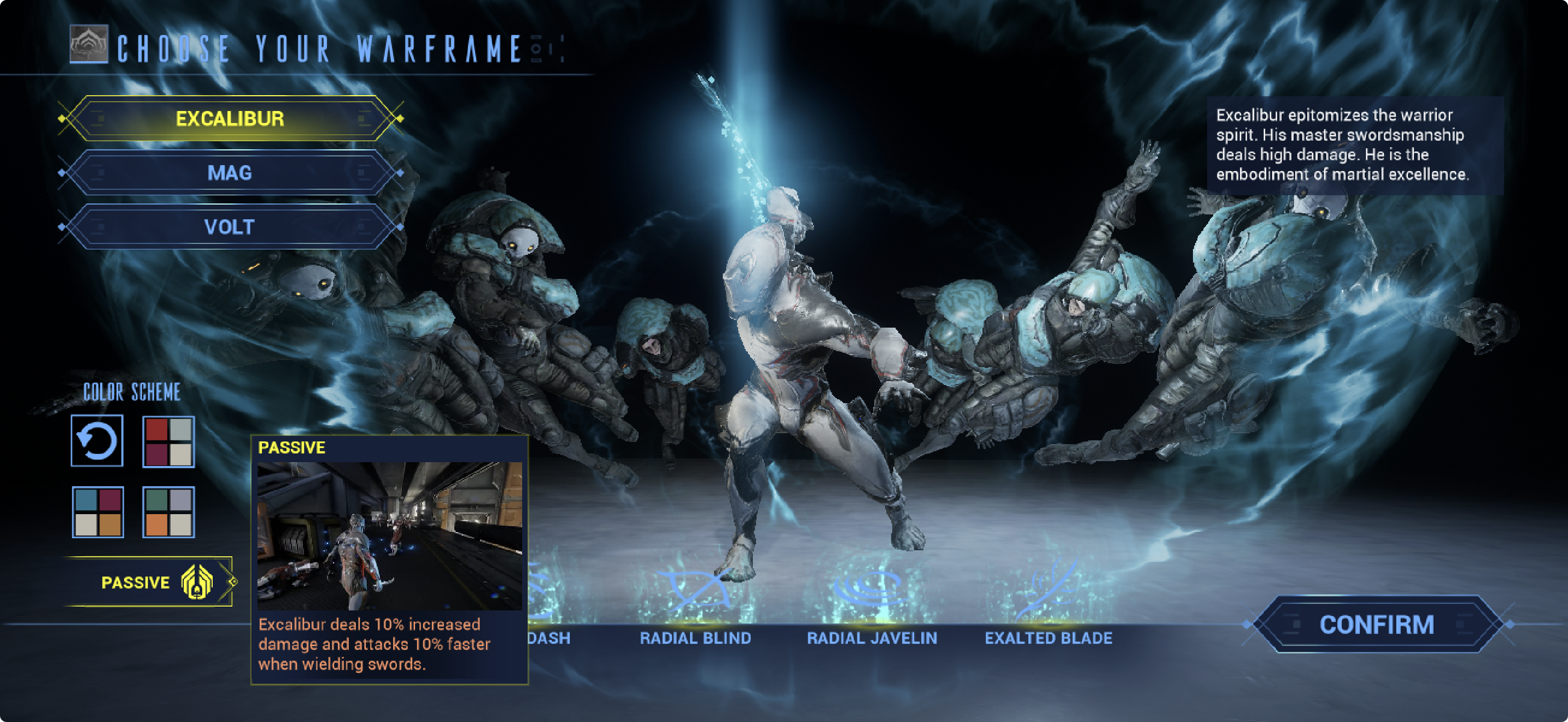This screenshot has height=722, width=1568.
Task: Apply the red and grey color scheme
Action: (x=168, y=441)
